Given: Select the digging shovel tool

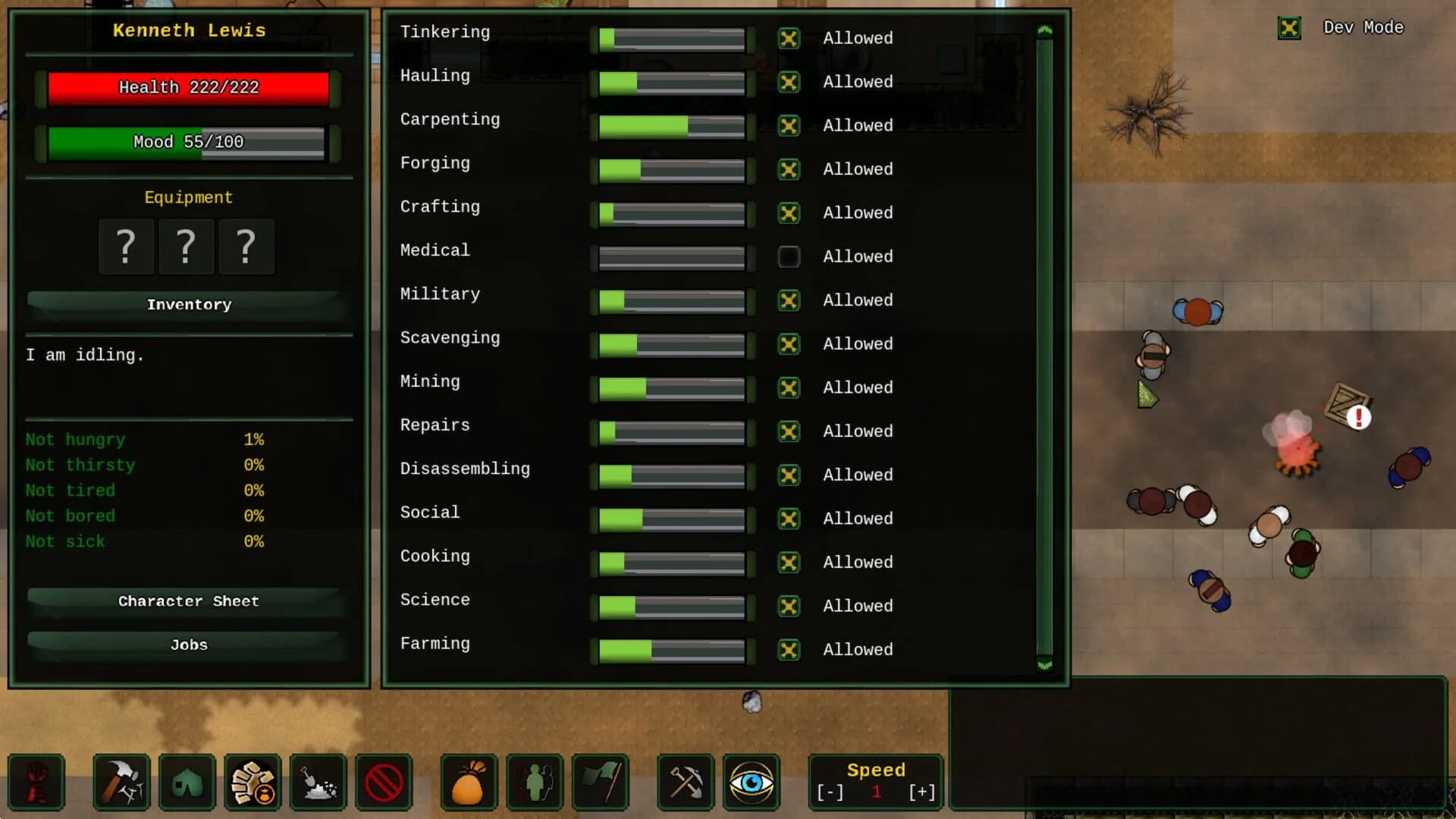Looking at the screenshot, I should click(318, 783).
